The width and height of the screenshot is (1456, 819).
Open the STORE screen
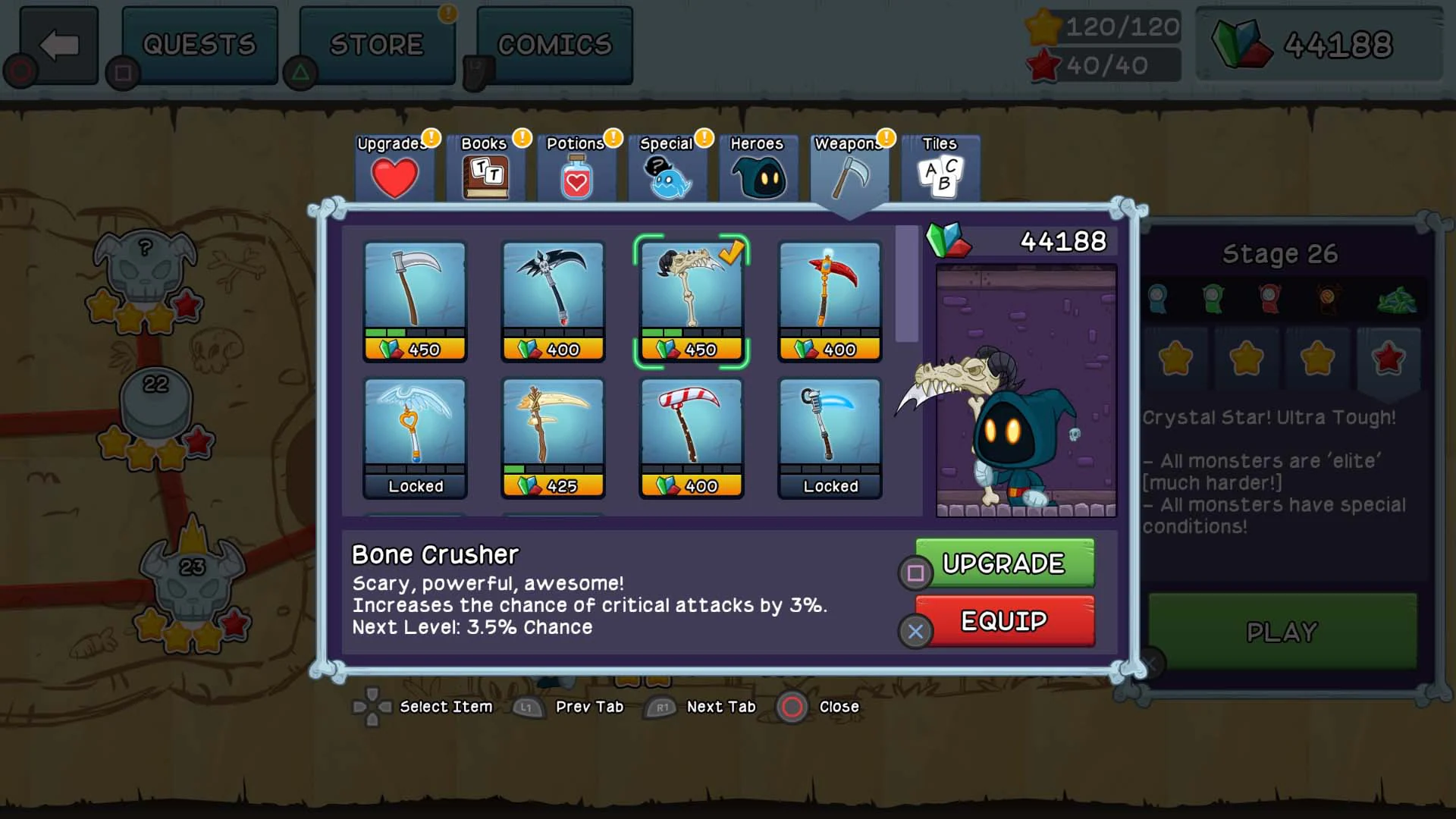click(377, 43)
